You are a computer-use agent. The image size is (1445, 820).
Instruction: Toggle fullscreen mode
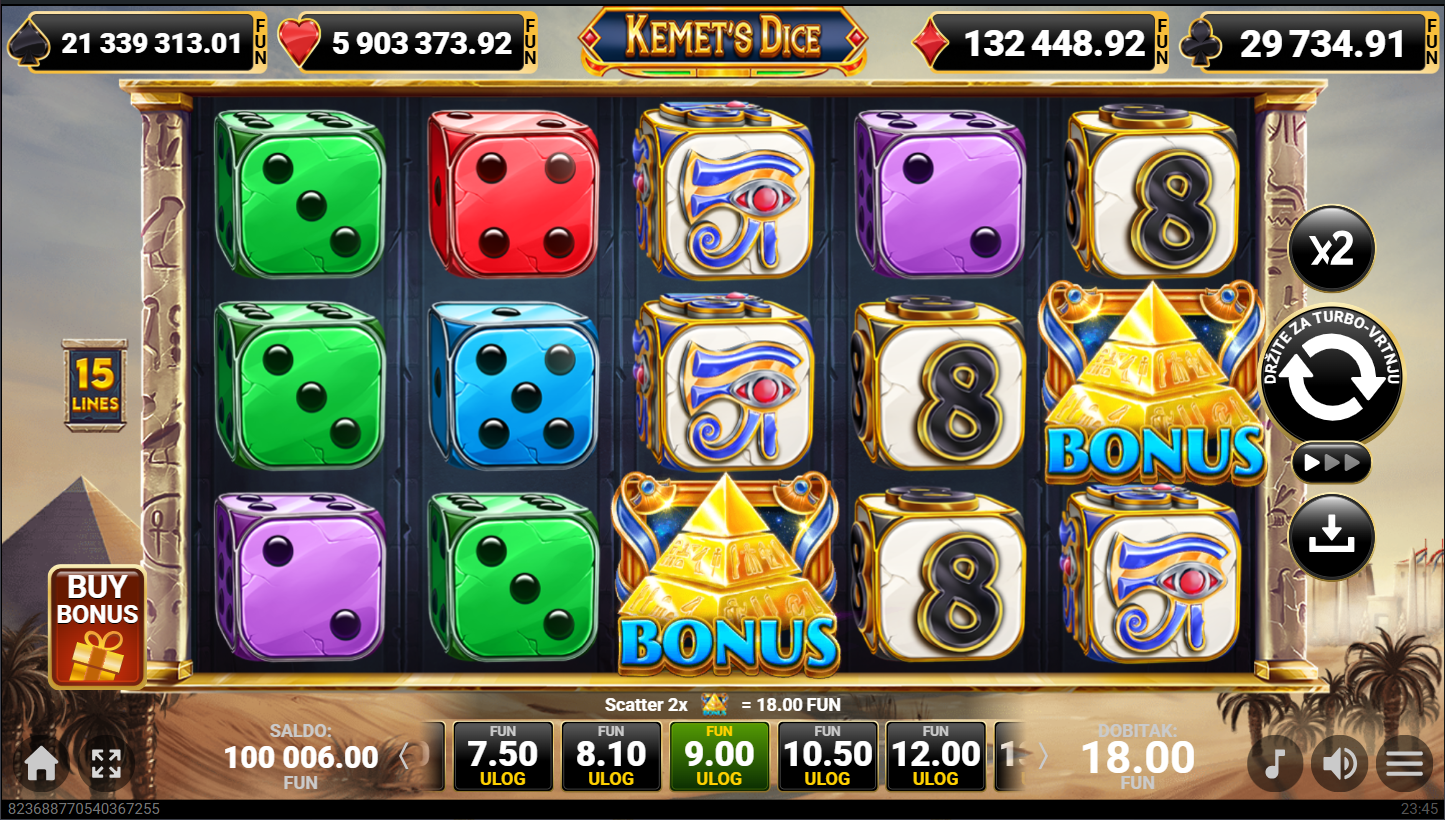pos(106,764)
